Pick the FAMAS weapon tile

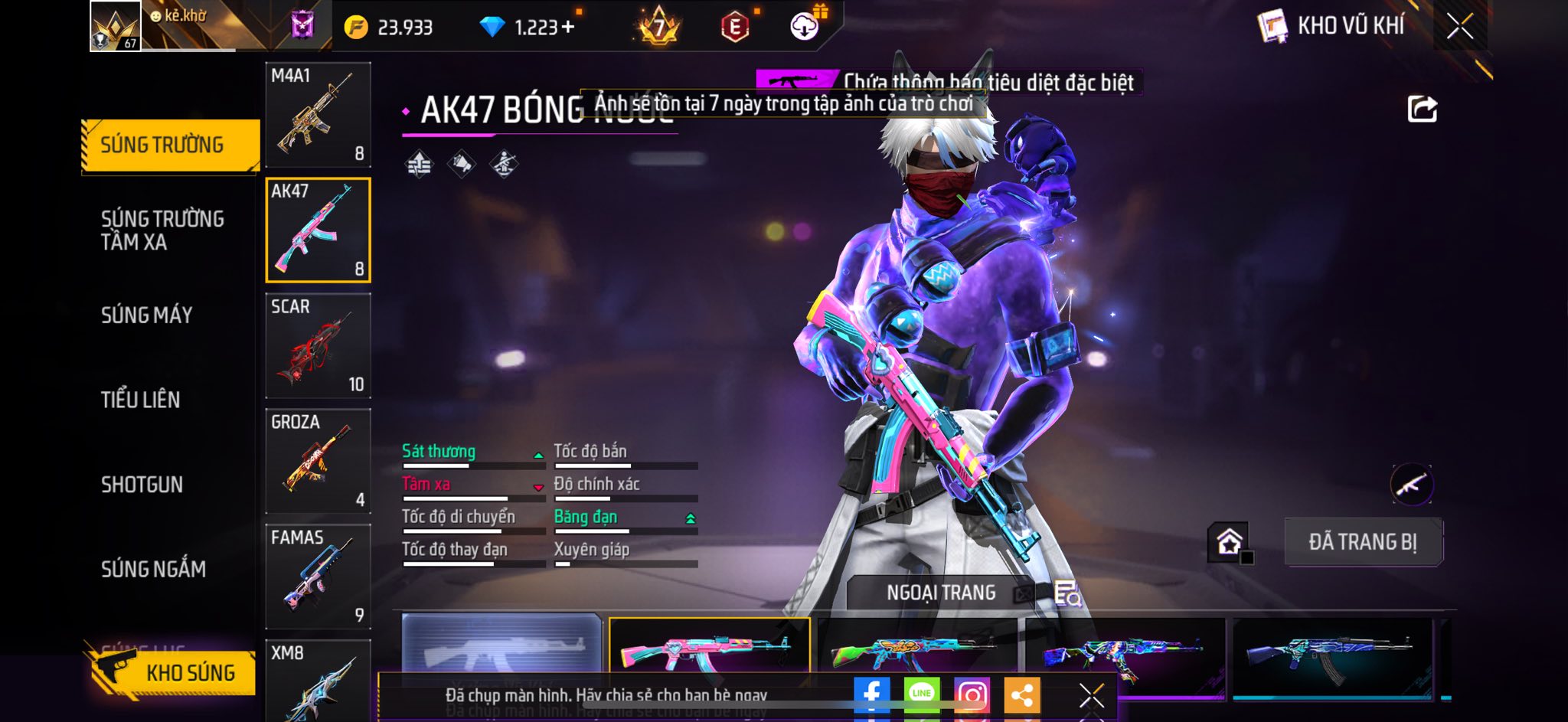(318, 577)
